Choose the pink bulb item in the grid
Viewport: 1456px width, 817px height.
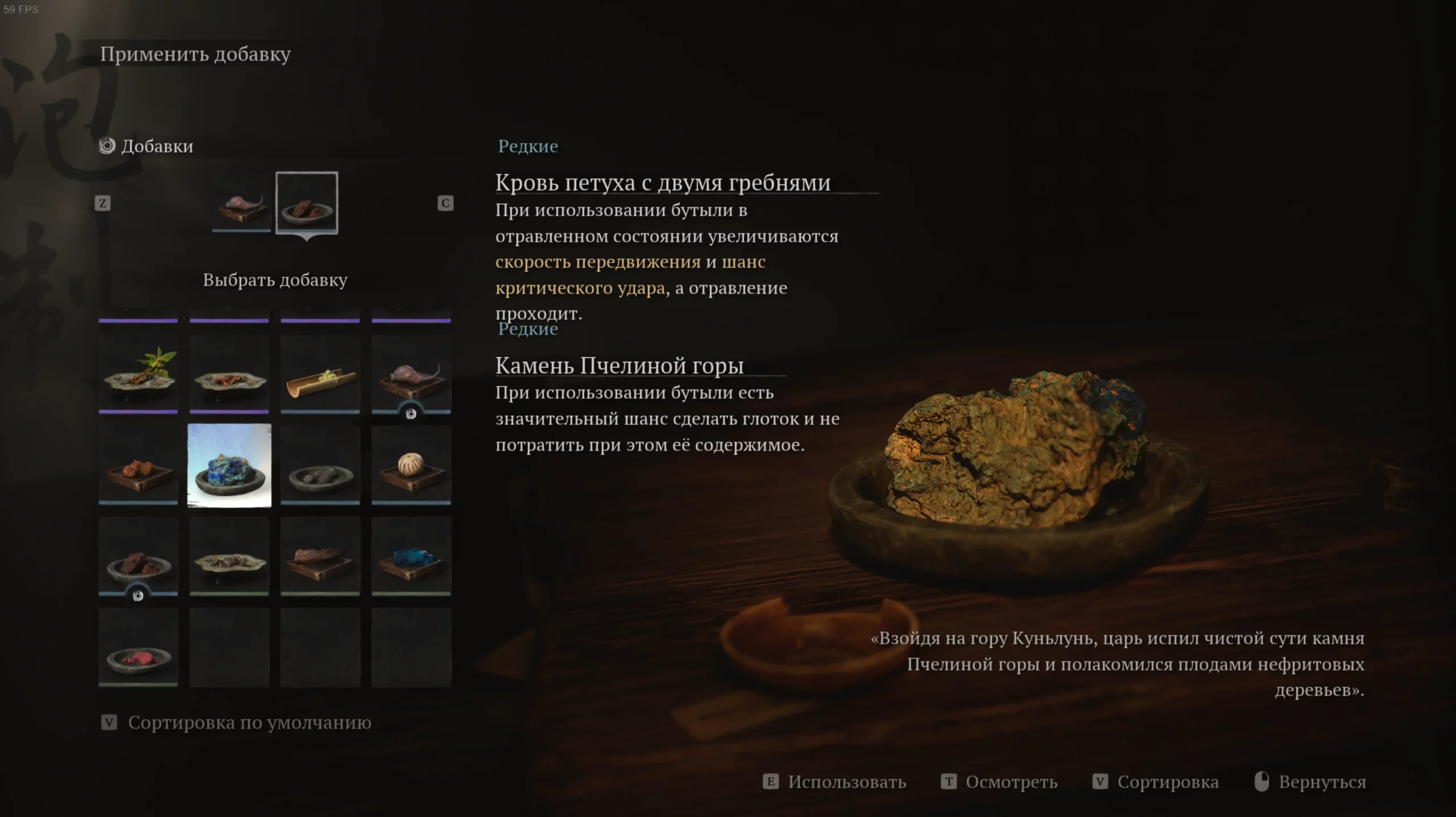(411, 374)
